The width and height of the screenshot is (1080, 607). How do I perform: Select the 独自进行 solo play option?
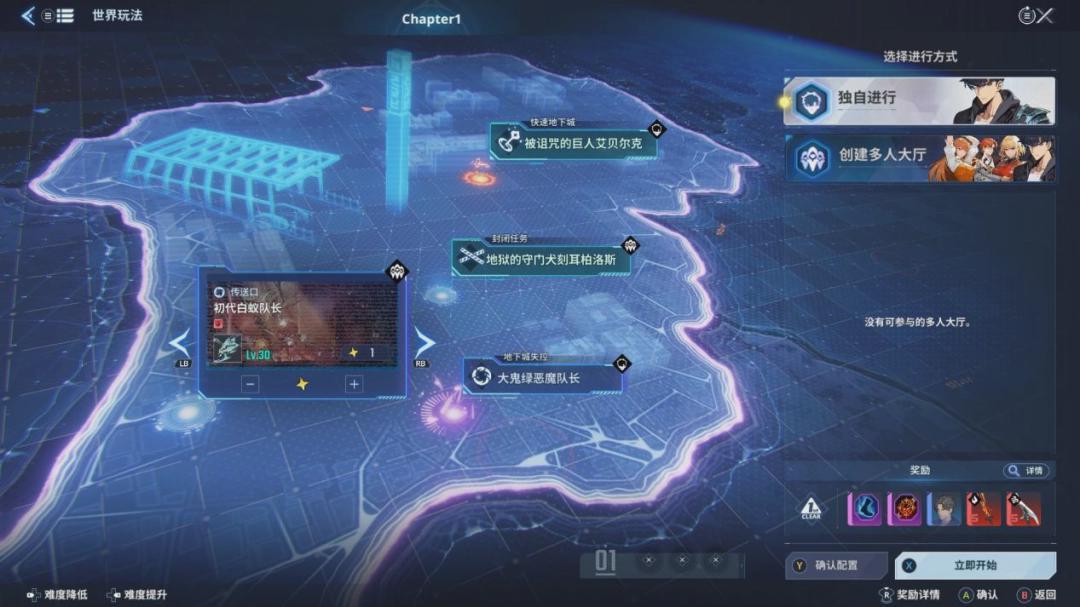coord(918,100)
